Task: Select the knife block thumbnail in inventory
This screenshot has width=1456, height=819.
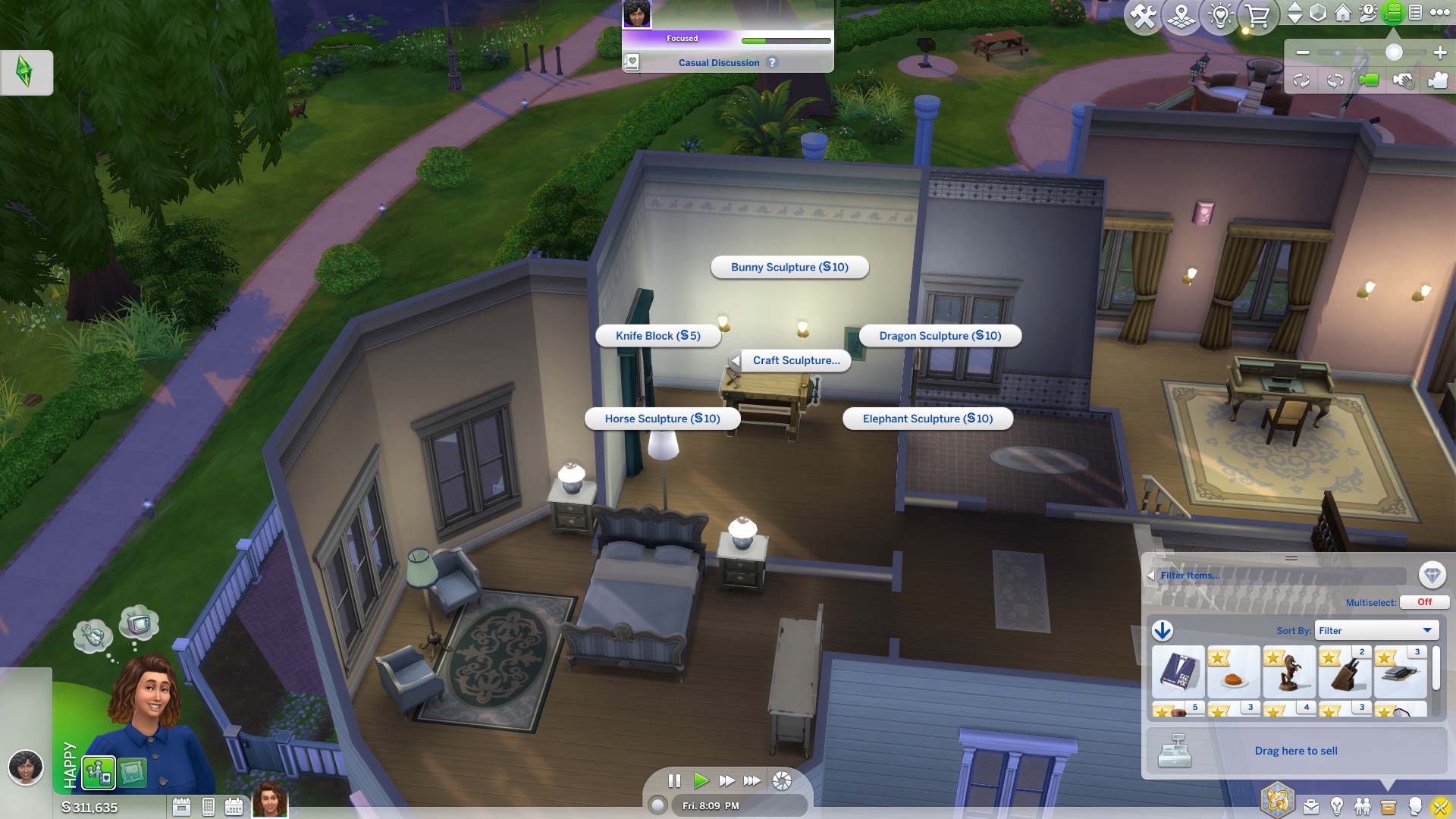Action: pos(1345,673)
